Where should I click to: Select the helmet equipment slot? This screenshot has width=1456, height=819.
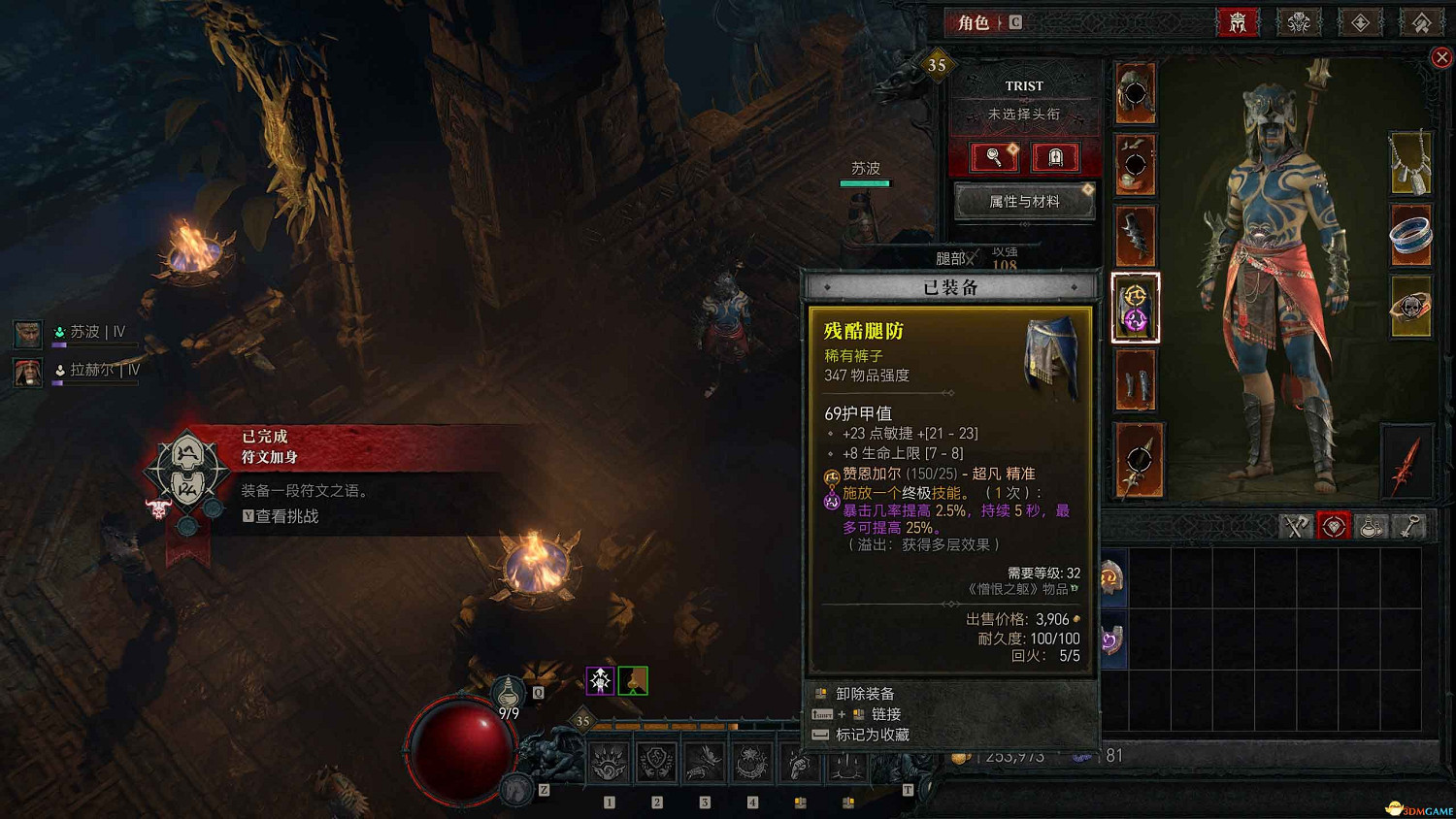(x=1136, y=94)
